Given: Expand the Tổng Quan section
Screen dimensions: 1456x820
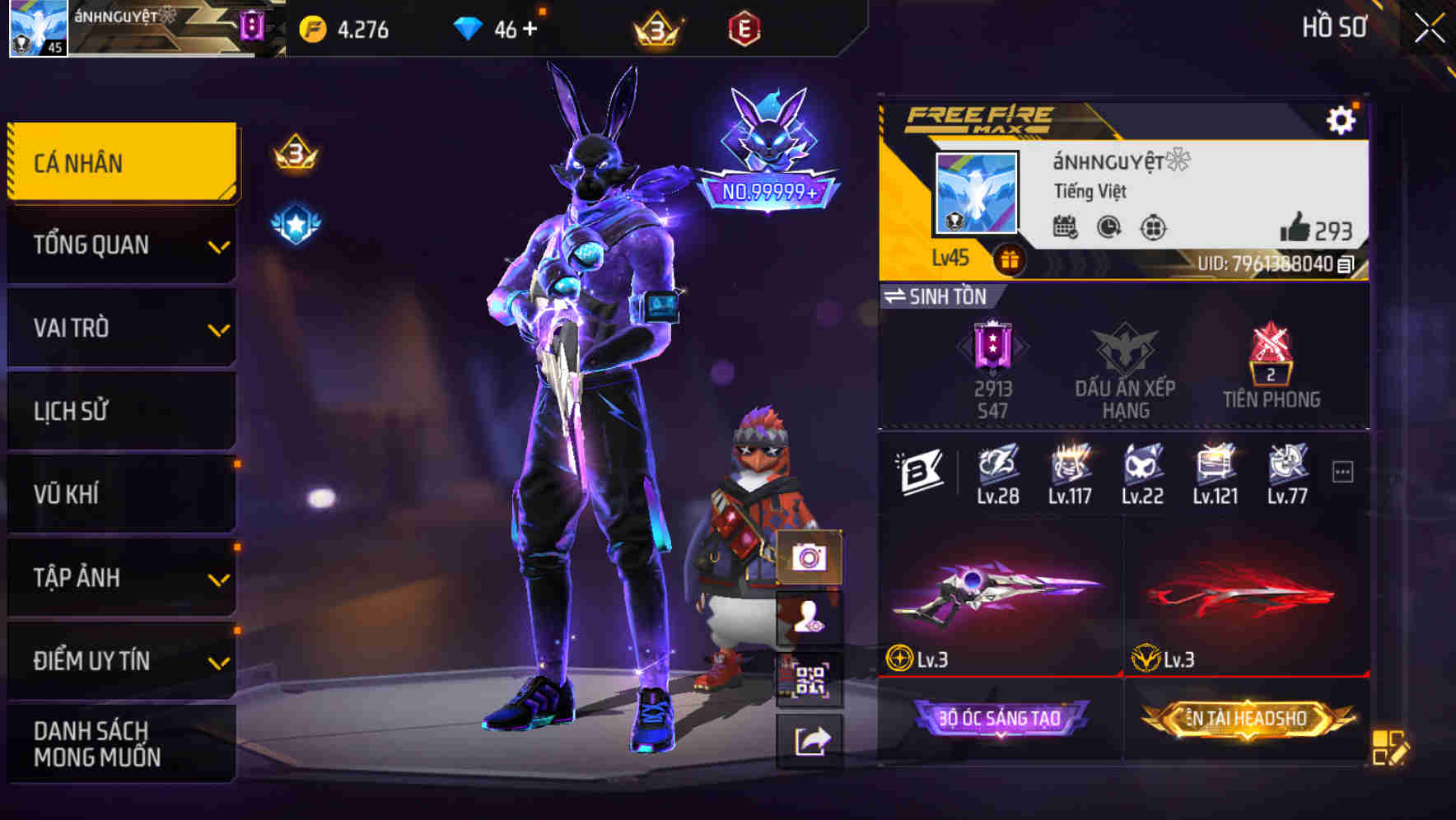Looking at the screenshot, I should [x=121, y=245].
